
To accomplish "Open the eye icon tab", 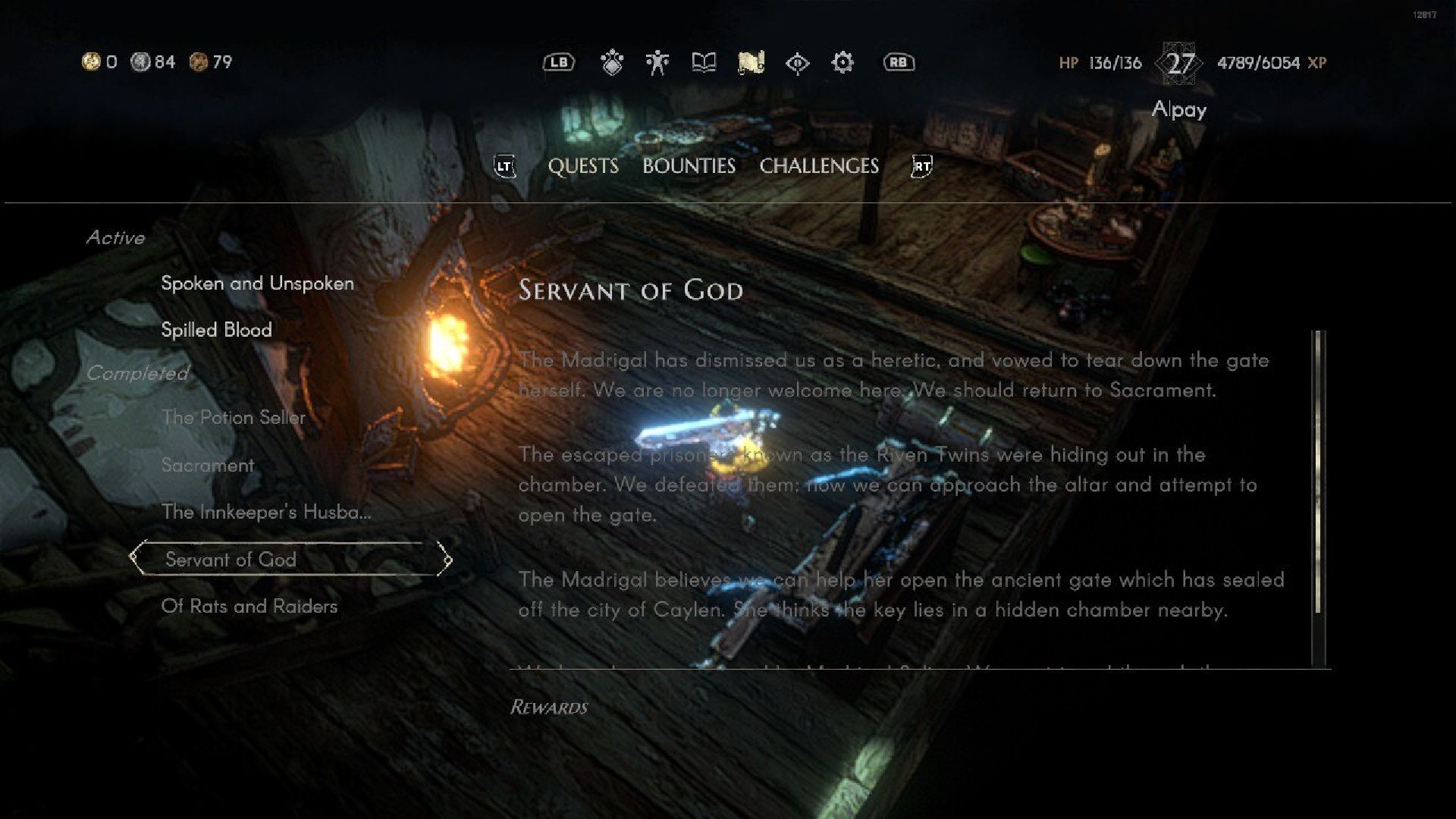I will click(797, 63).
